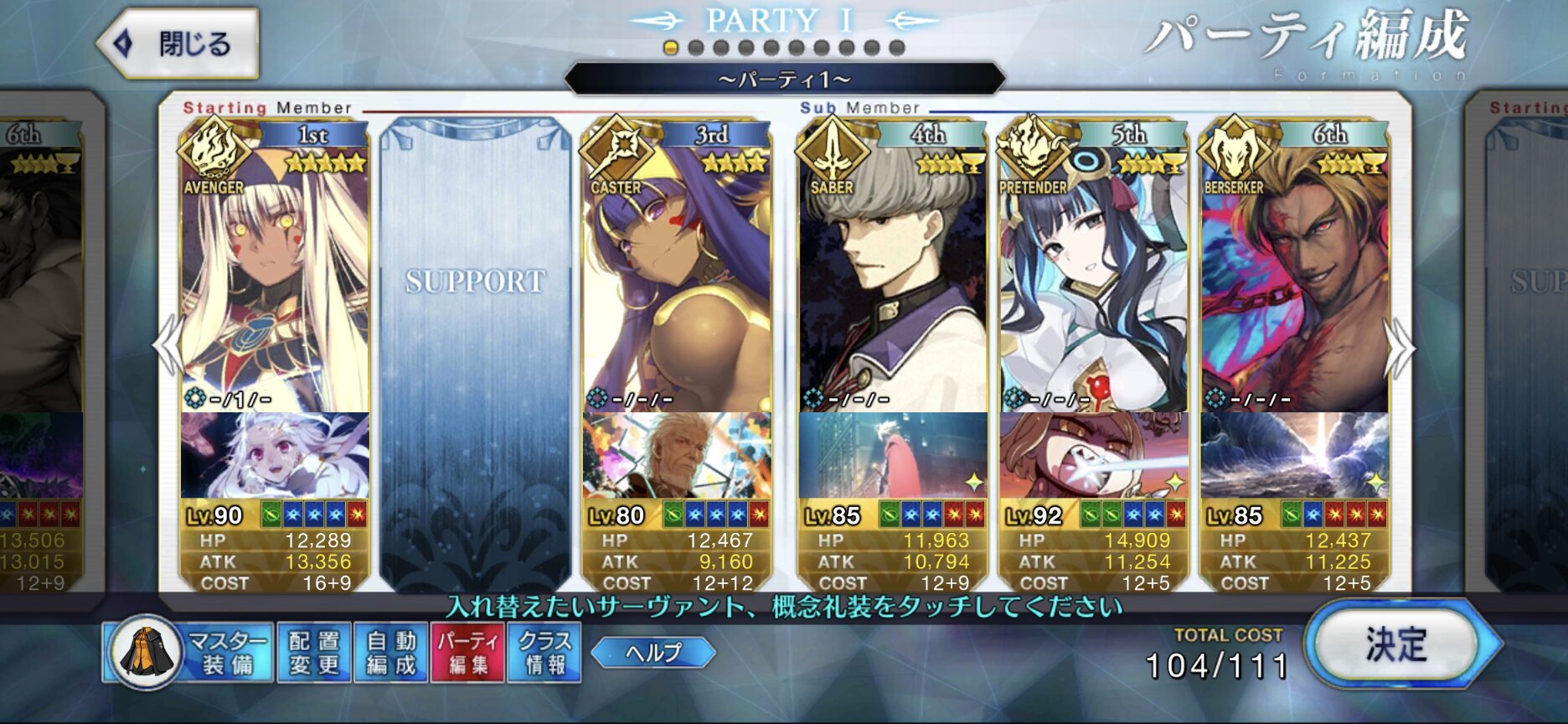Select the Avenger servant card
The height and width of the screenshot is (724, 1568).
(275, 277)
